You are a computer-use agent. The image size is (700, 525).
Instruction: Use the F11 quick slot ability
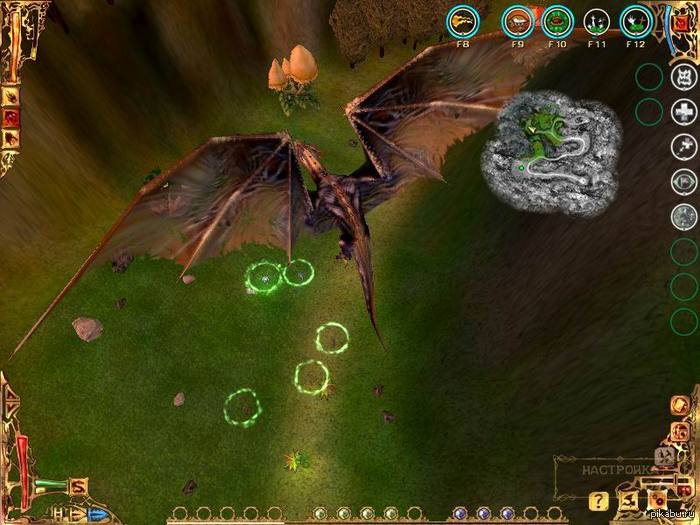click(597, 20)
